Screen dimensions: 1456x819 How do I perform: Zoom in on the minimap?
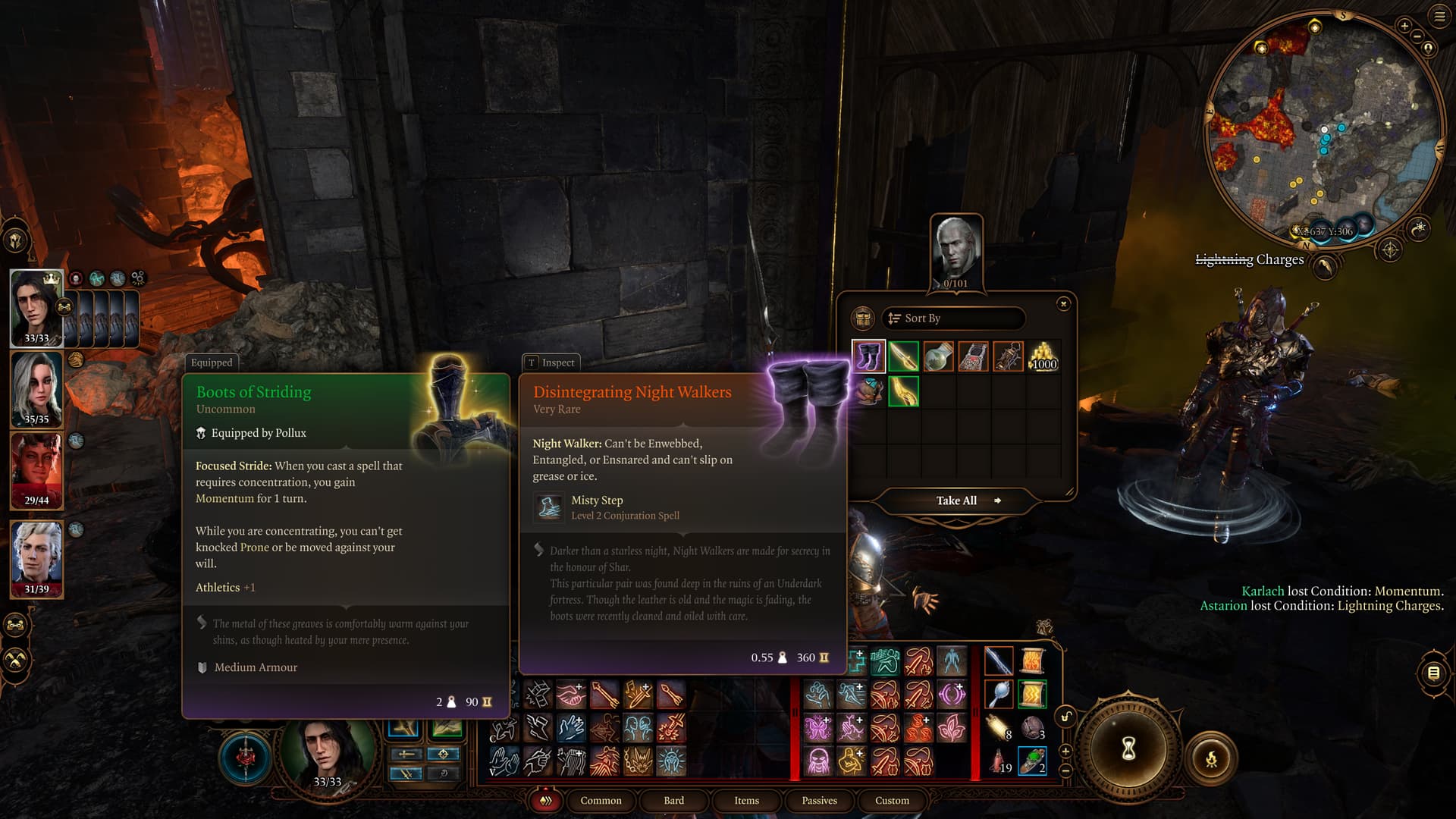1404,27
